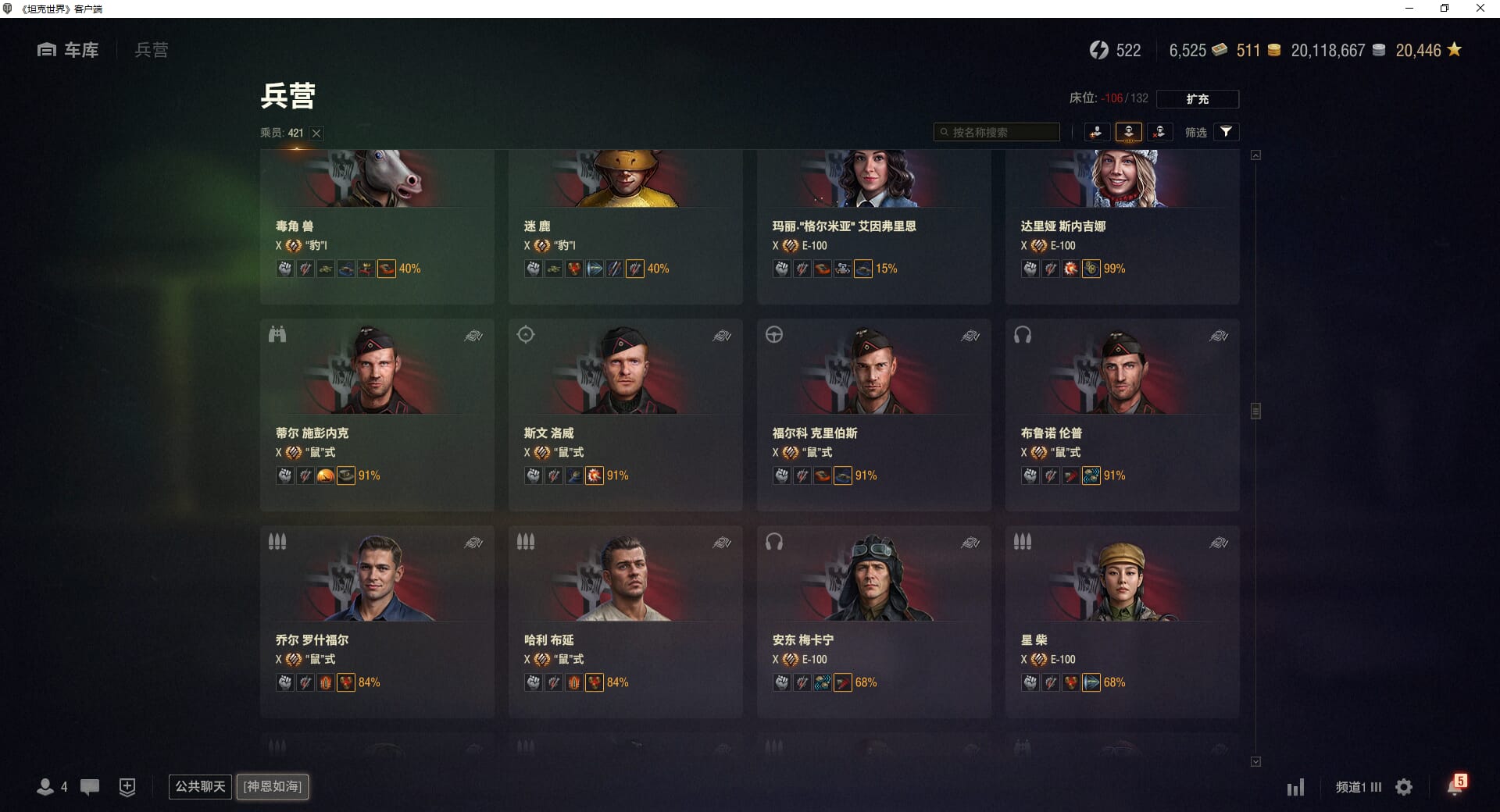Viewport: 1500px width, 812px height.
Task: Pick crew card 布鲁诺 伦普
Action: point(1122,414)
